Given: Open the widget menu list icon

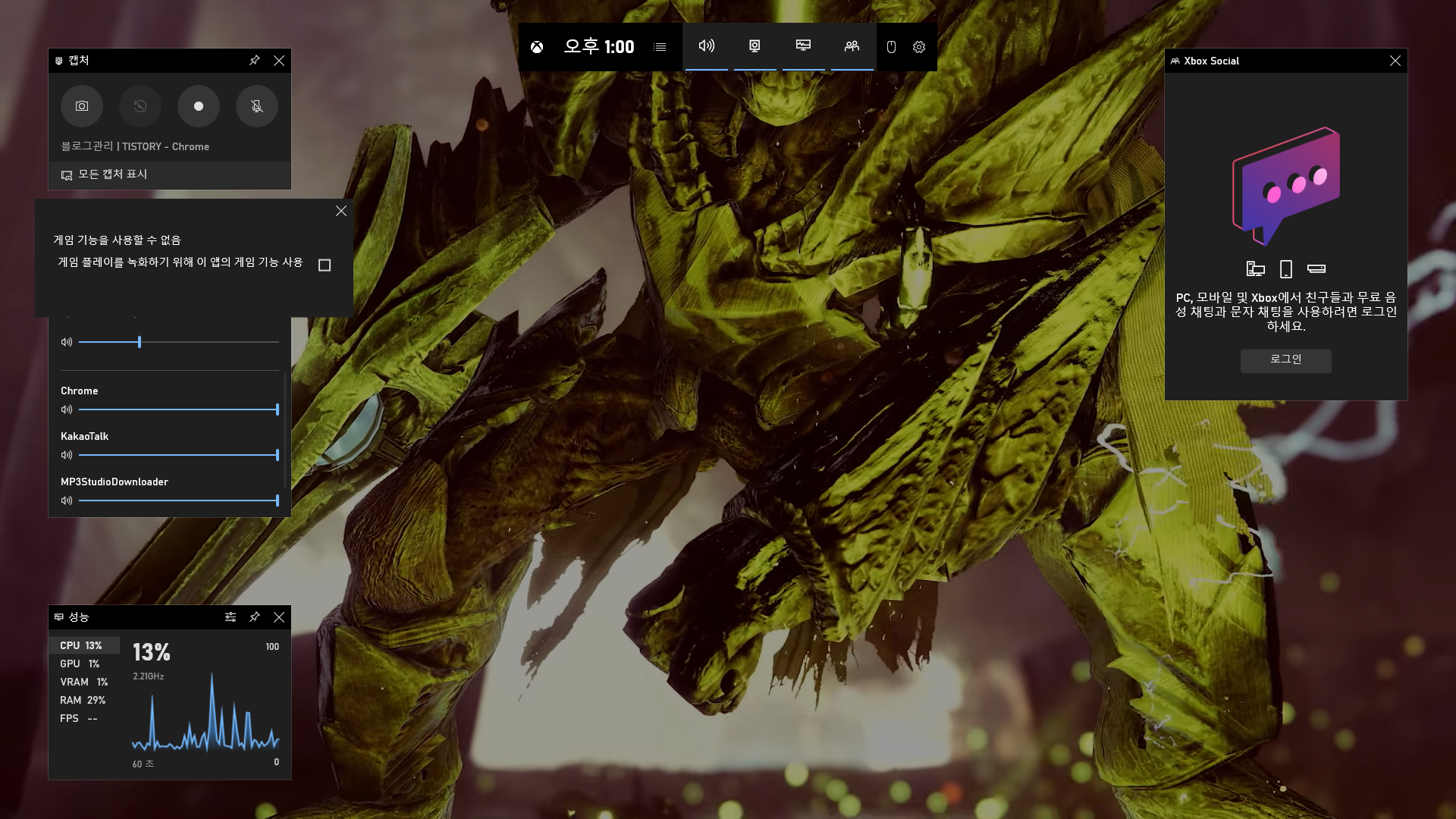Looking at the screenshot, I should (x=660, y=47).
